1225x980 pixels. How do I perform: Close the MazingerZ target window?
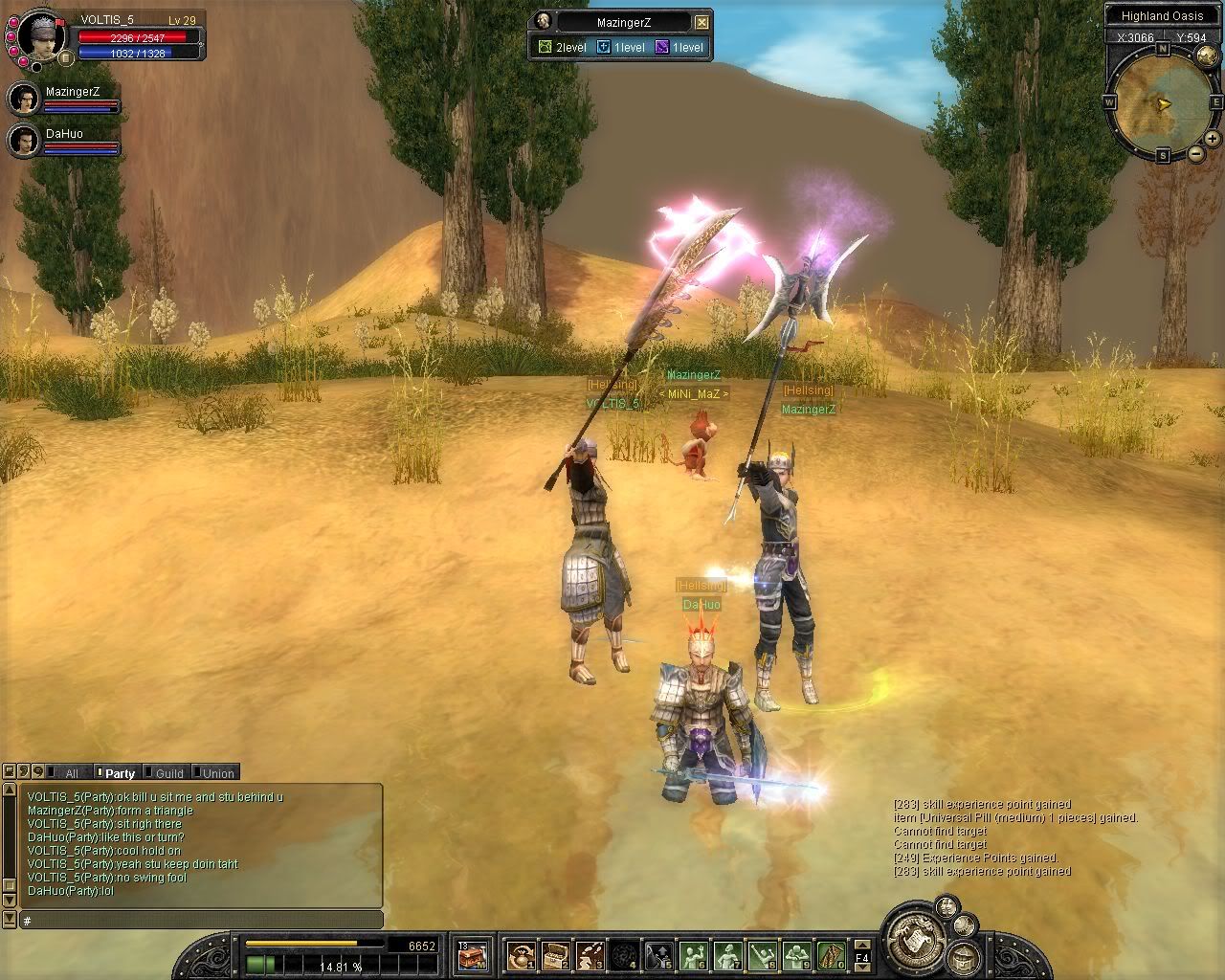(x=702, y=22)
